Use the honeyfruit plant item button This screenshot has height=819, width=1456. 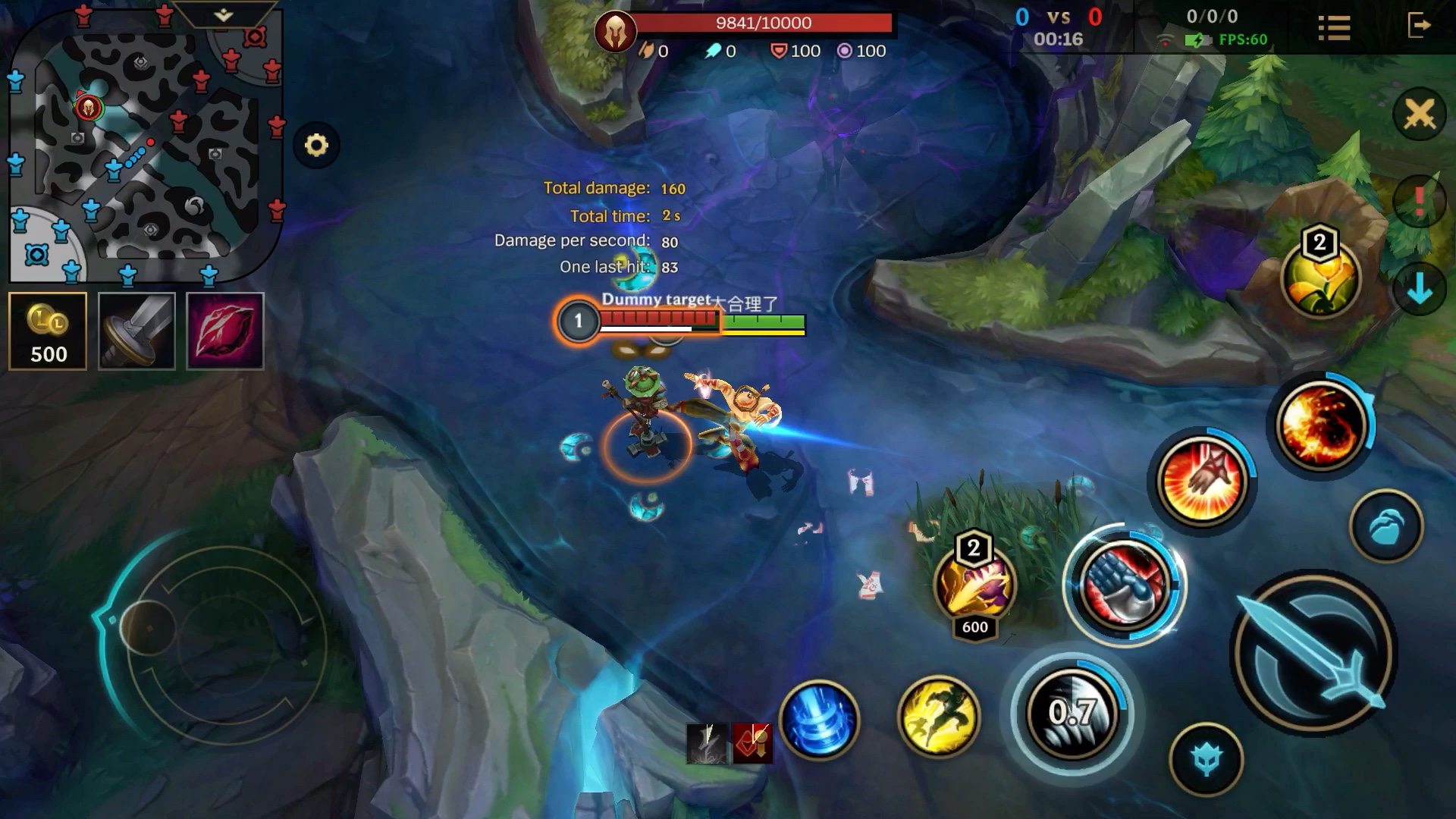(1320, 278)
